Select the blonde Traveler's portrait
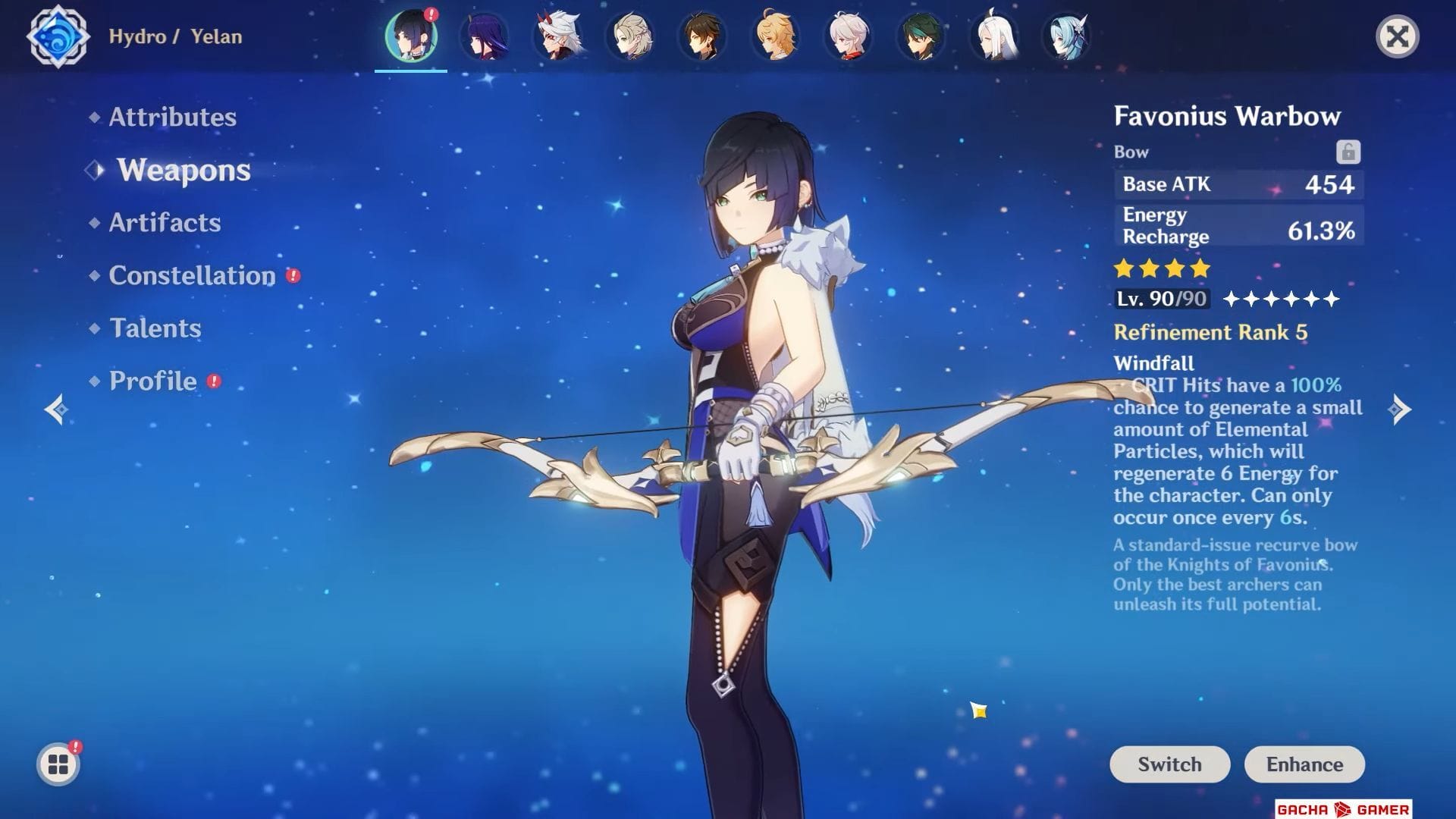Image resolution: width=1456 pixels, height=819 pixels. click(776, 38)
